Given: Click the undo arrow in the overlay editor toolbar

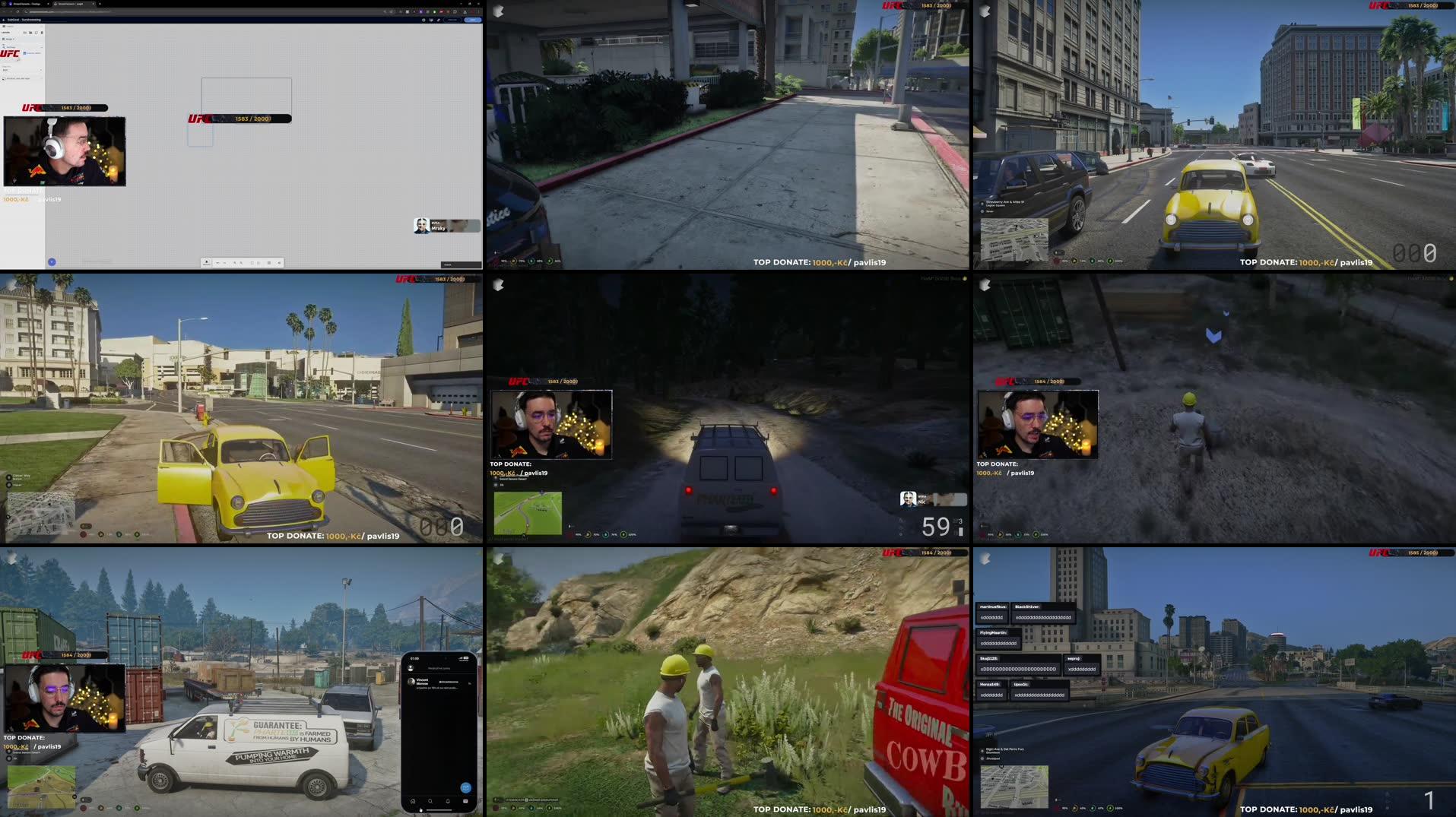Looking at the screenshot, I should pos(218,263).
